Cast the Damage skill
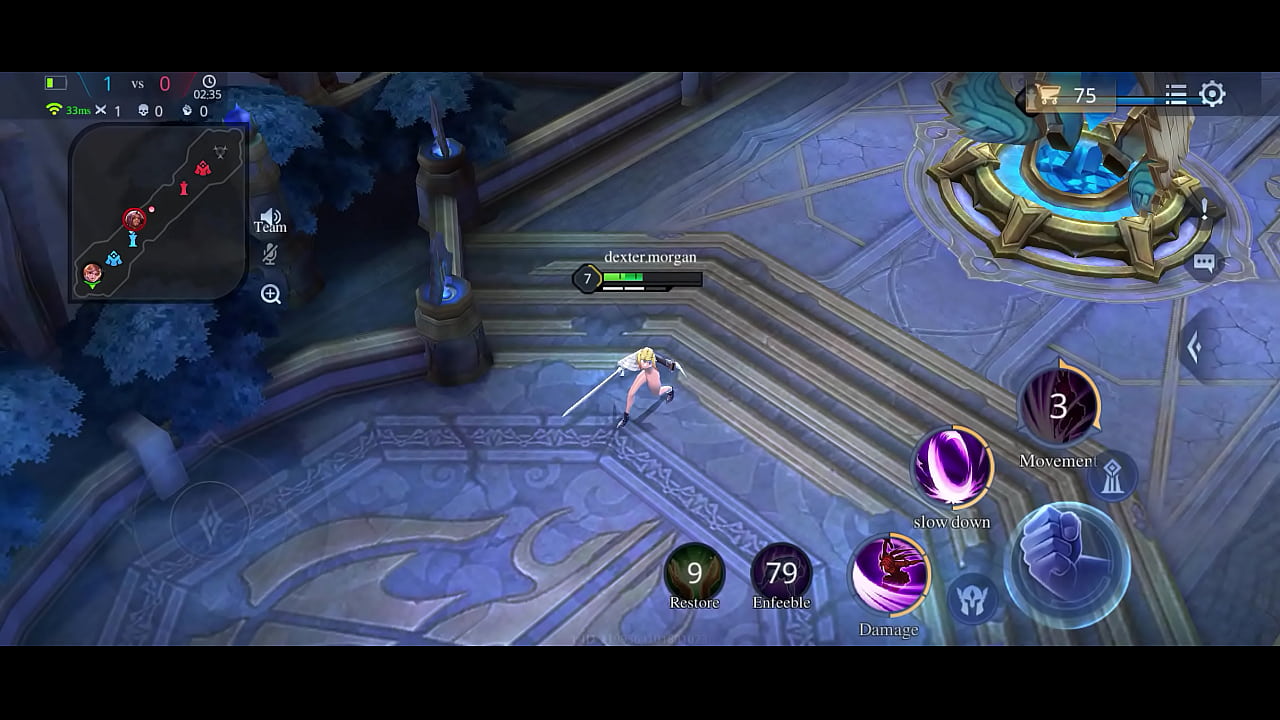The height and width of the screenshot is (720, 1280). click(889, 576)
